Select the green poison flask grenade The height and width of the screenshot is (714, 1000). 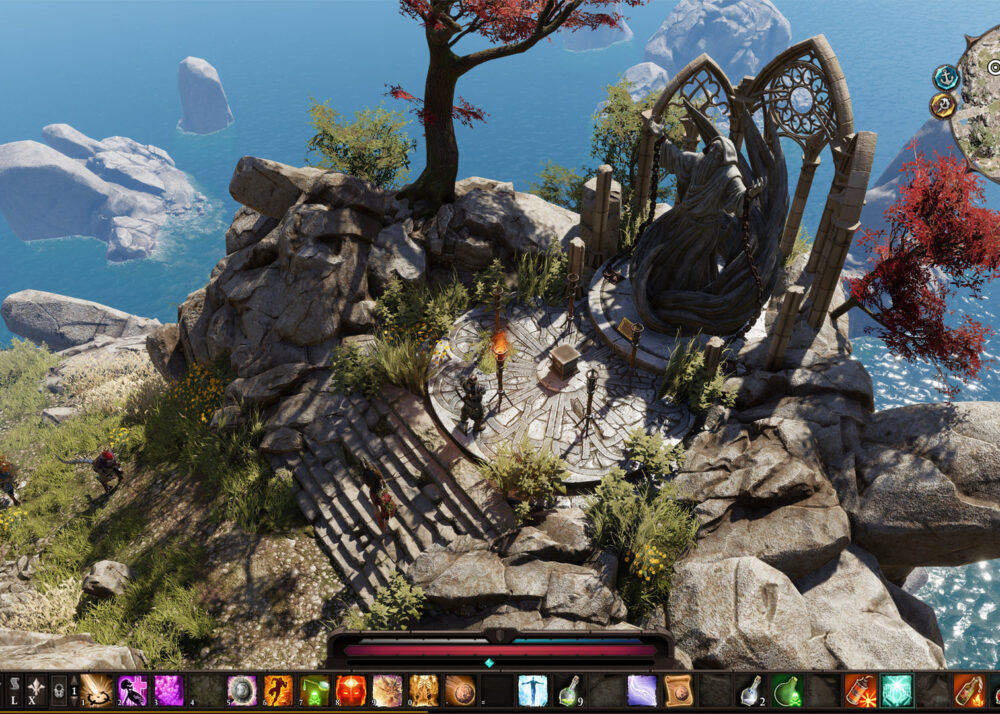(786, 691)
